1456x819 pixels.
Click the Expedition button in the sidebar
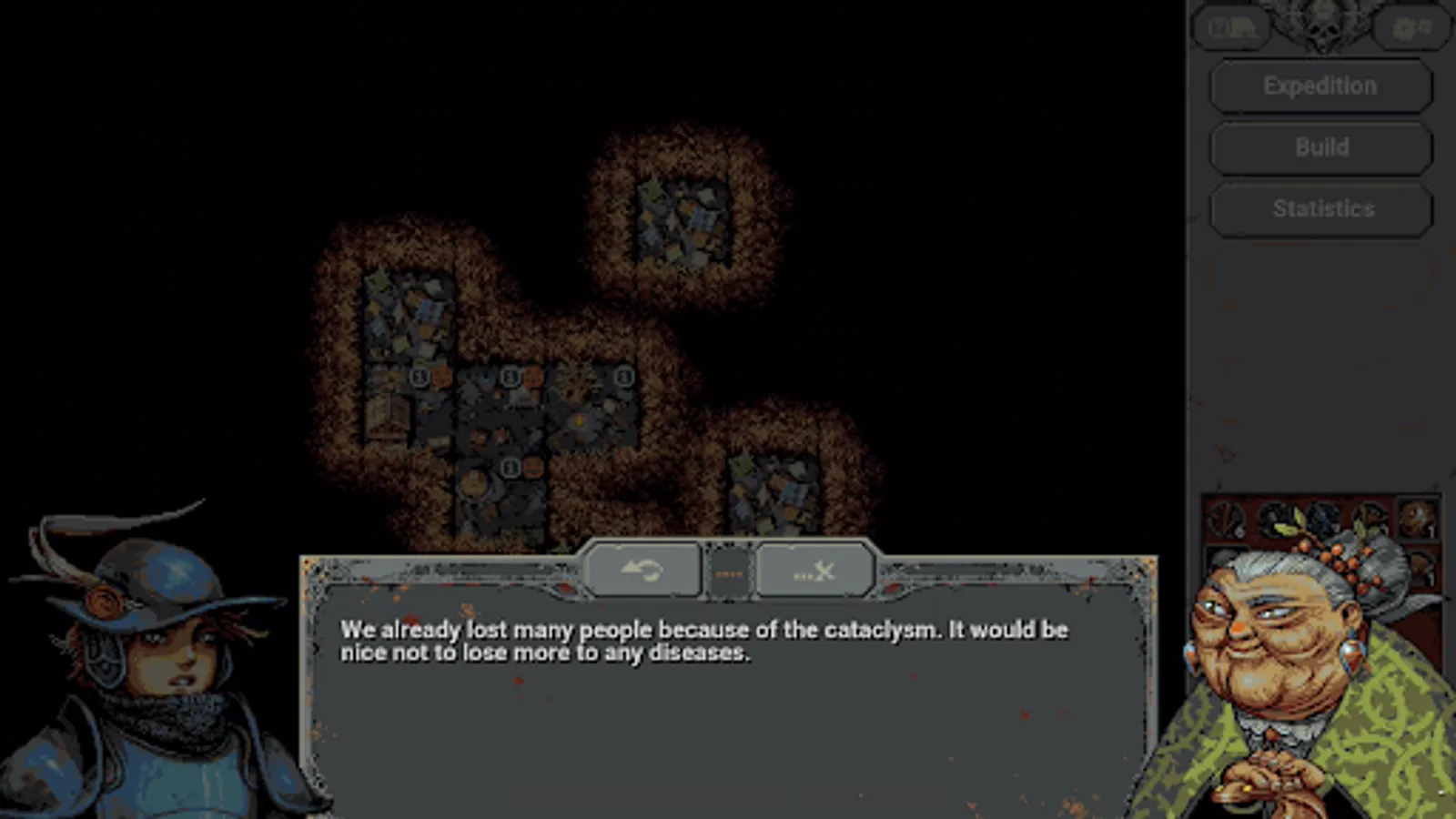(x=1319, y=86)
